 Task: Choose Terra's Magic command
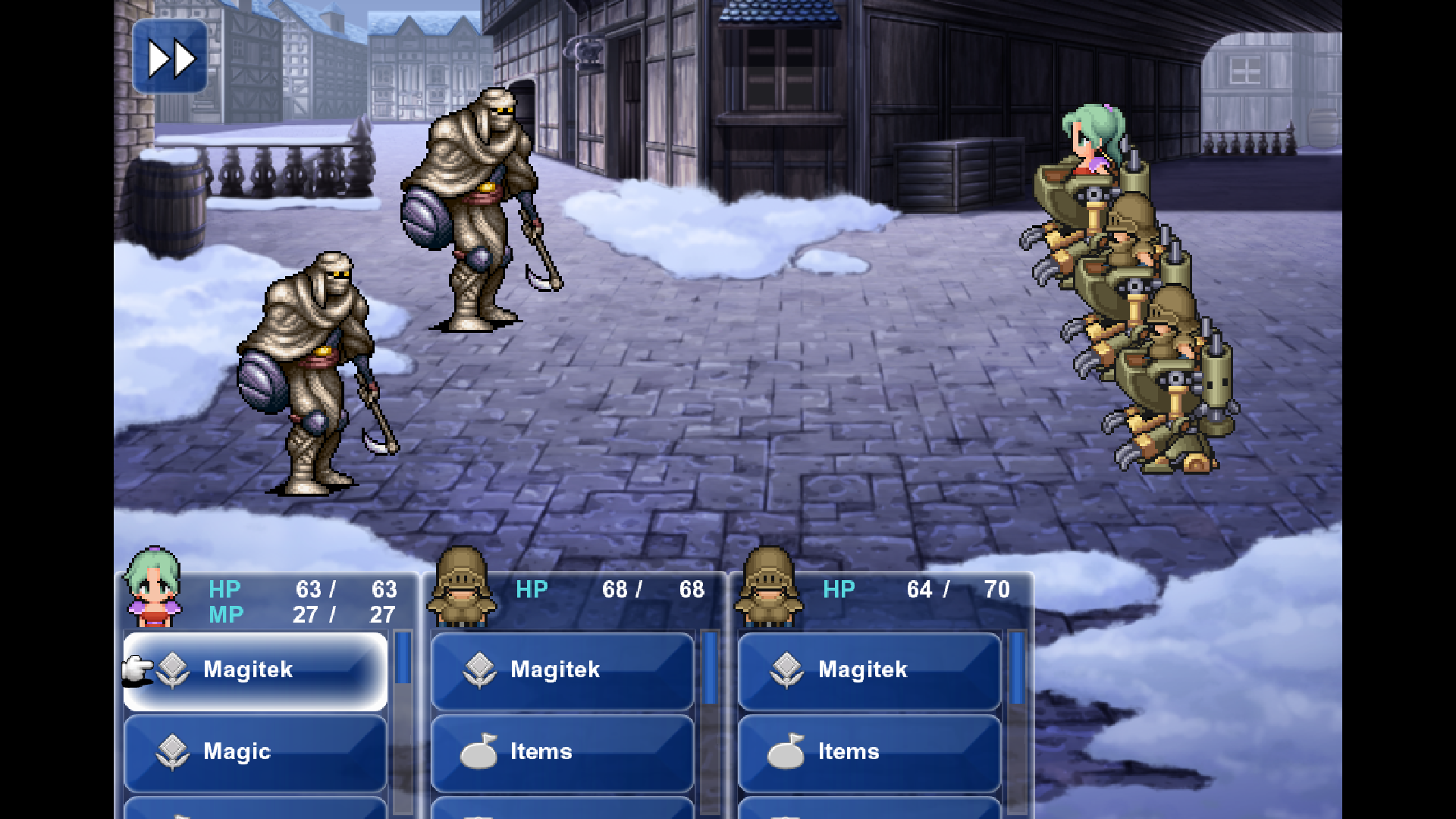coord(256,752)
